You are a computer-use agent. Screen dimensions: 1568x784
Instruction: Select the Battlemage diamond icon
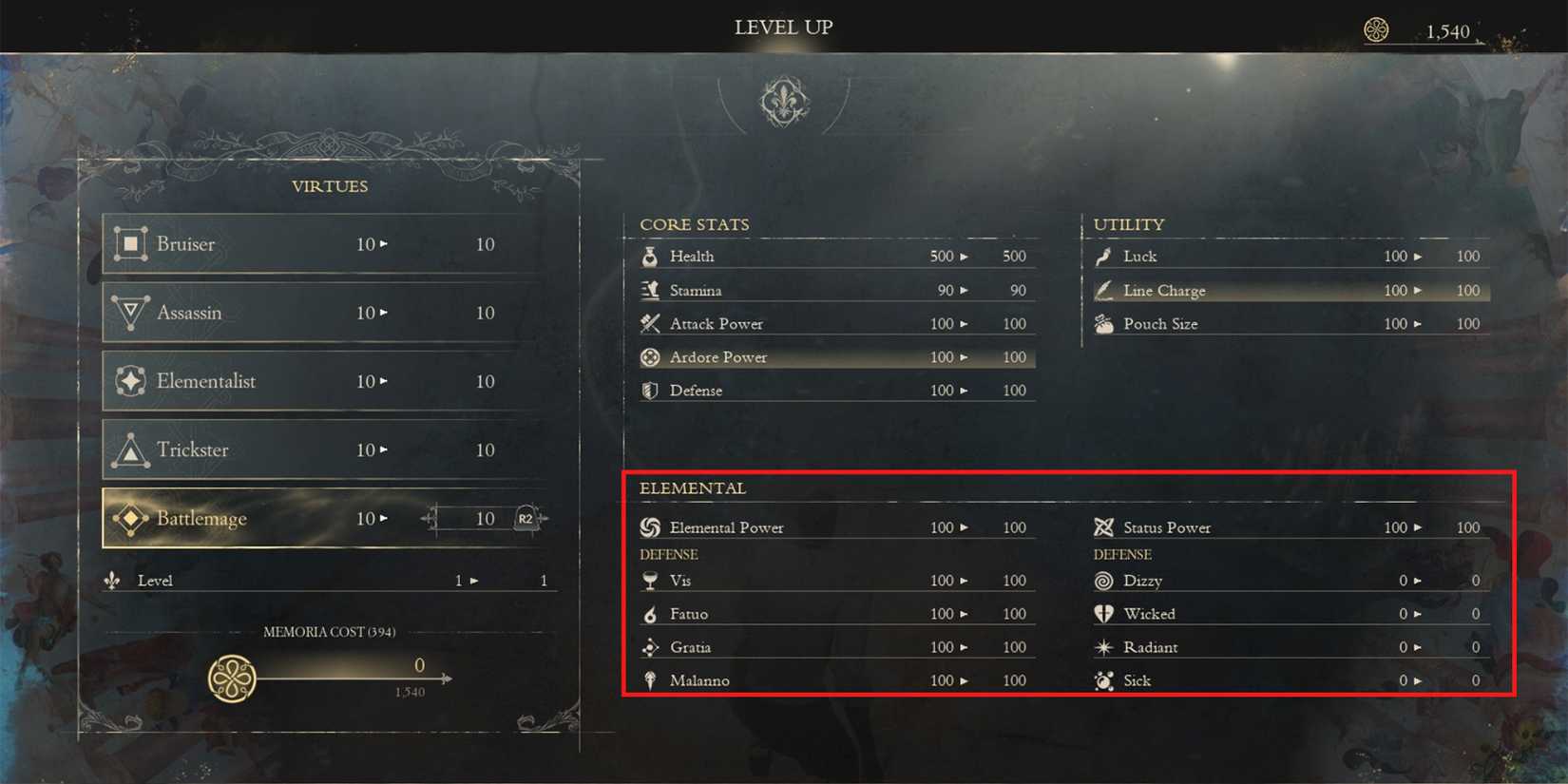[x=128, y=518]
